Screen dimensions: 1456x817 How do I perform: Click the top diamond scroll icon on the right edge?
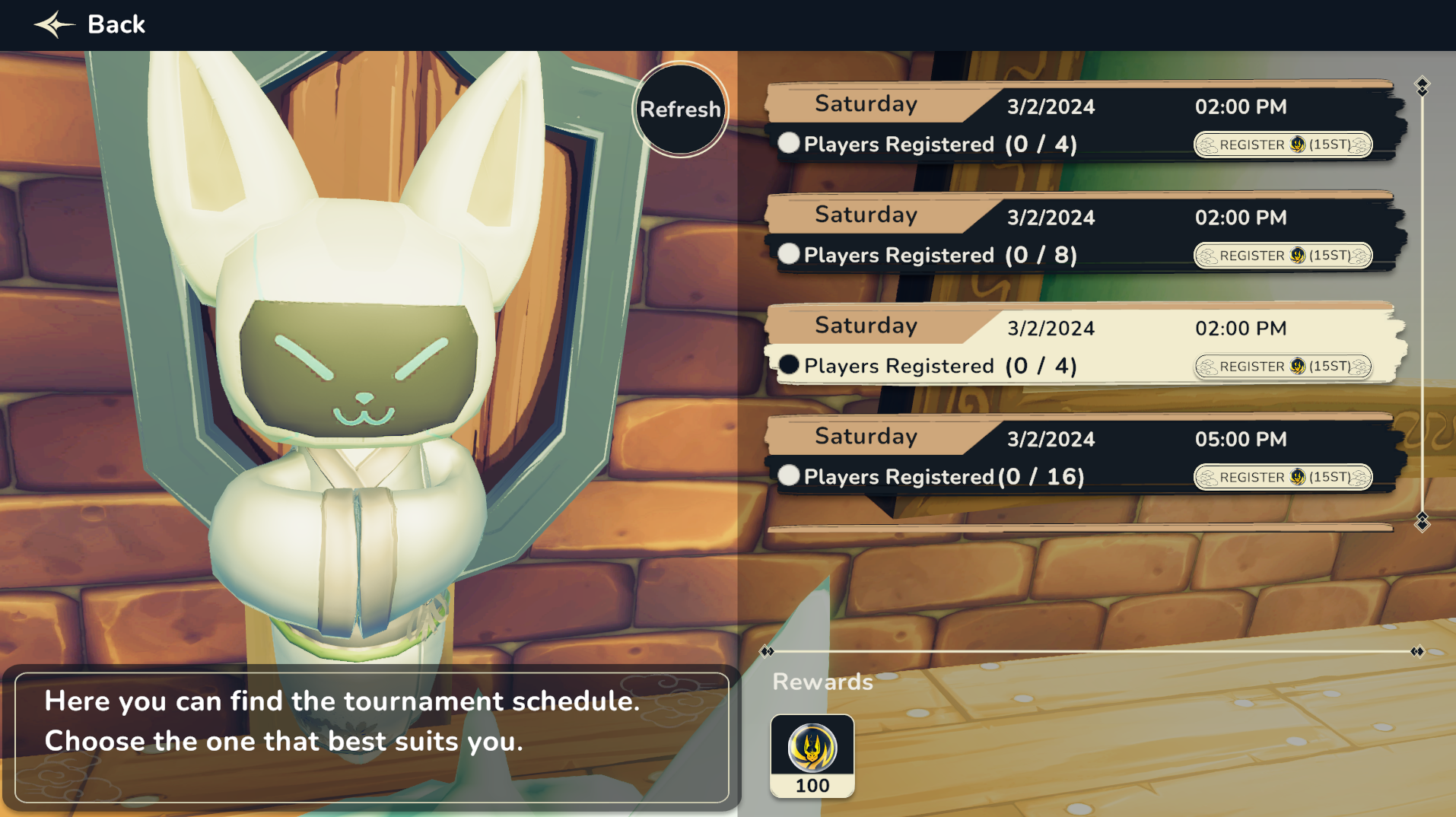(1421, 87)
